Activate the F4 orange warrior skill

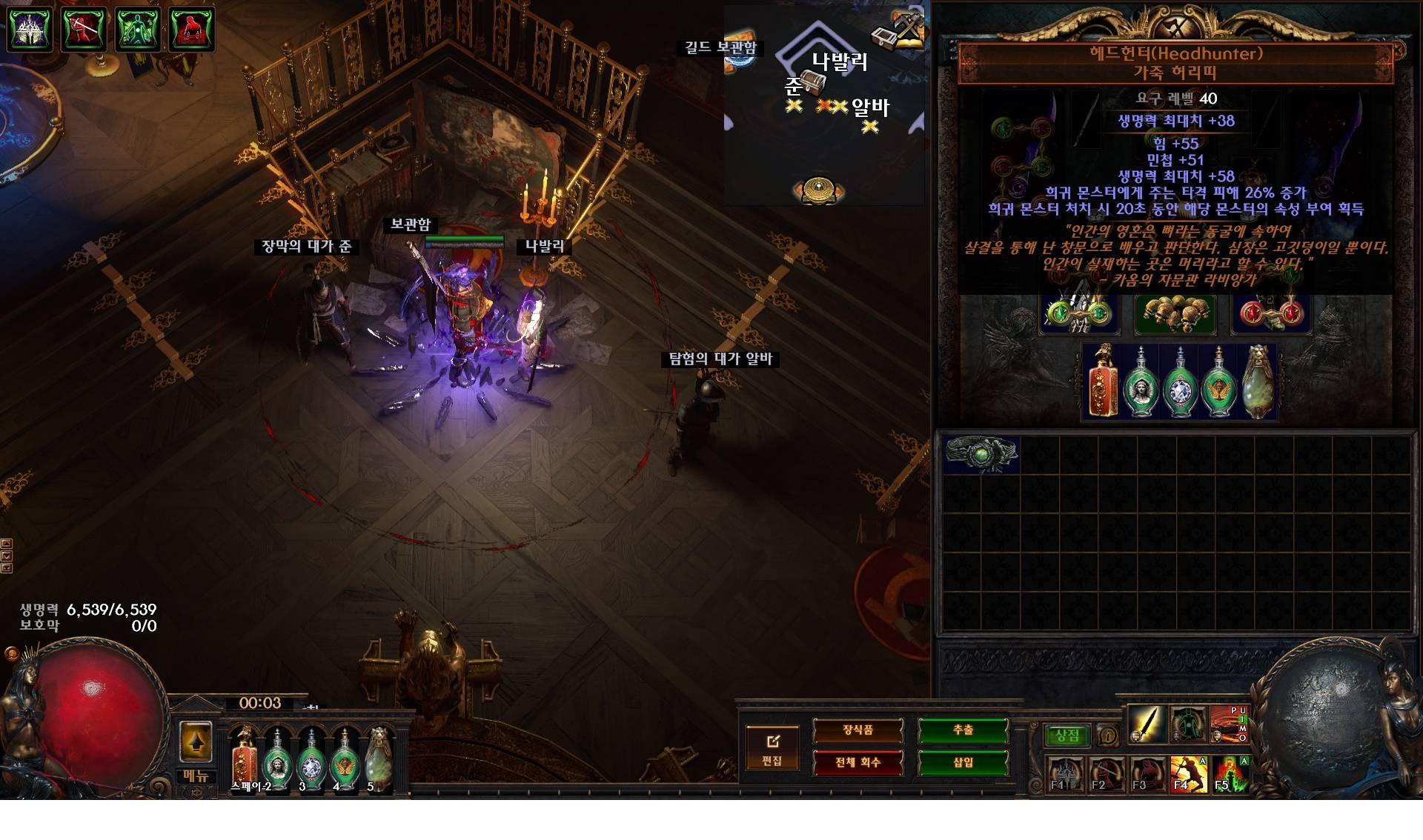[1188, 773]
